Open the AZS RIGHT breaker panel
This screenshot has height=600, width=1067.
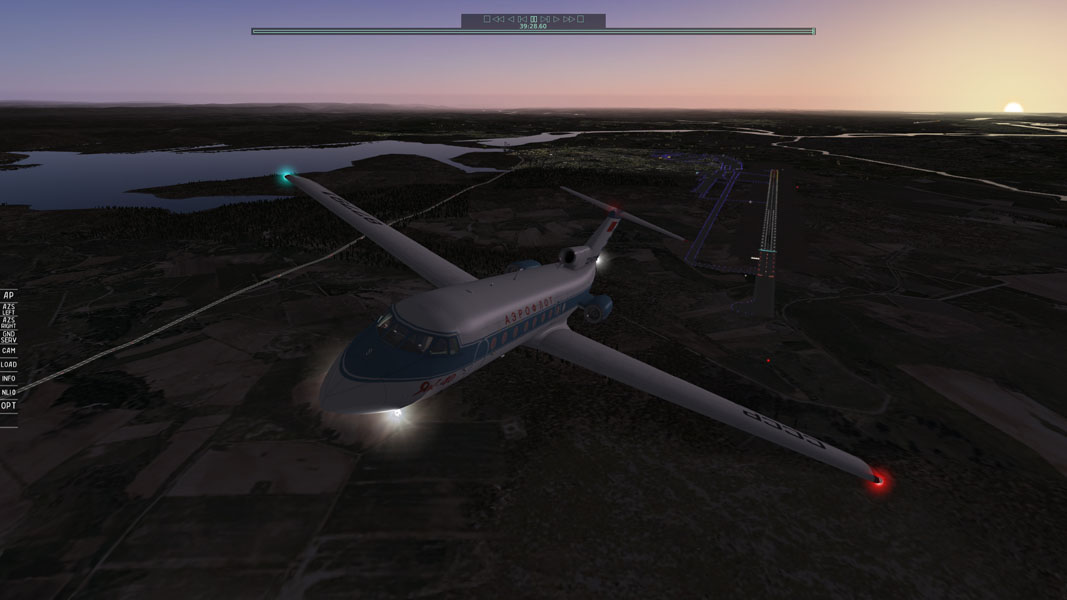point(8,323)
